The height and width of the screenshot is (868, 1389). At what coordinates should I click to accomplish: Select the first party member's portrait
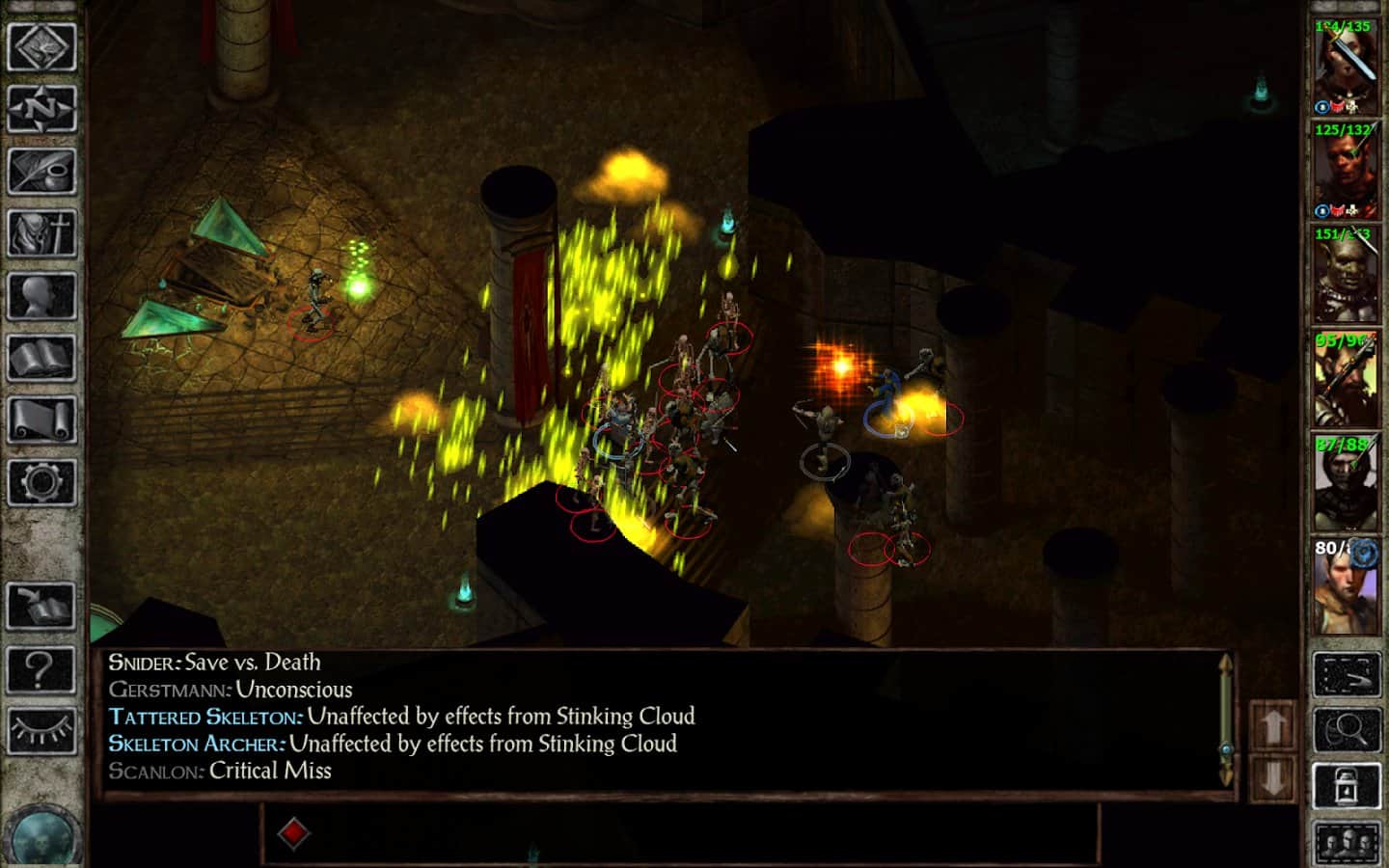pyautogui.click(x=1345, y=66)
